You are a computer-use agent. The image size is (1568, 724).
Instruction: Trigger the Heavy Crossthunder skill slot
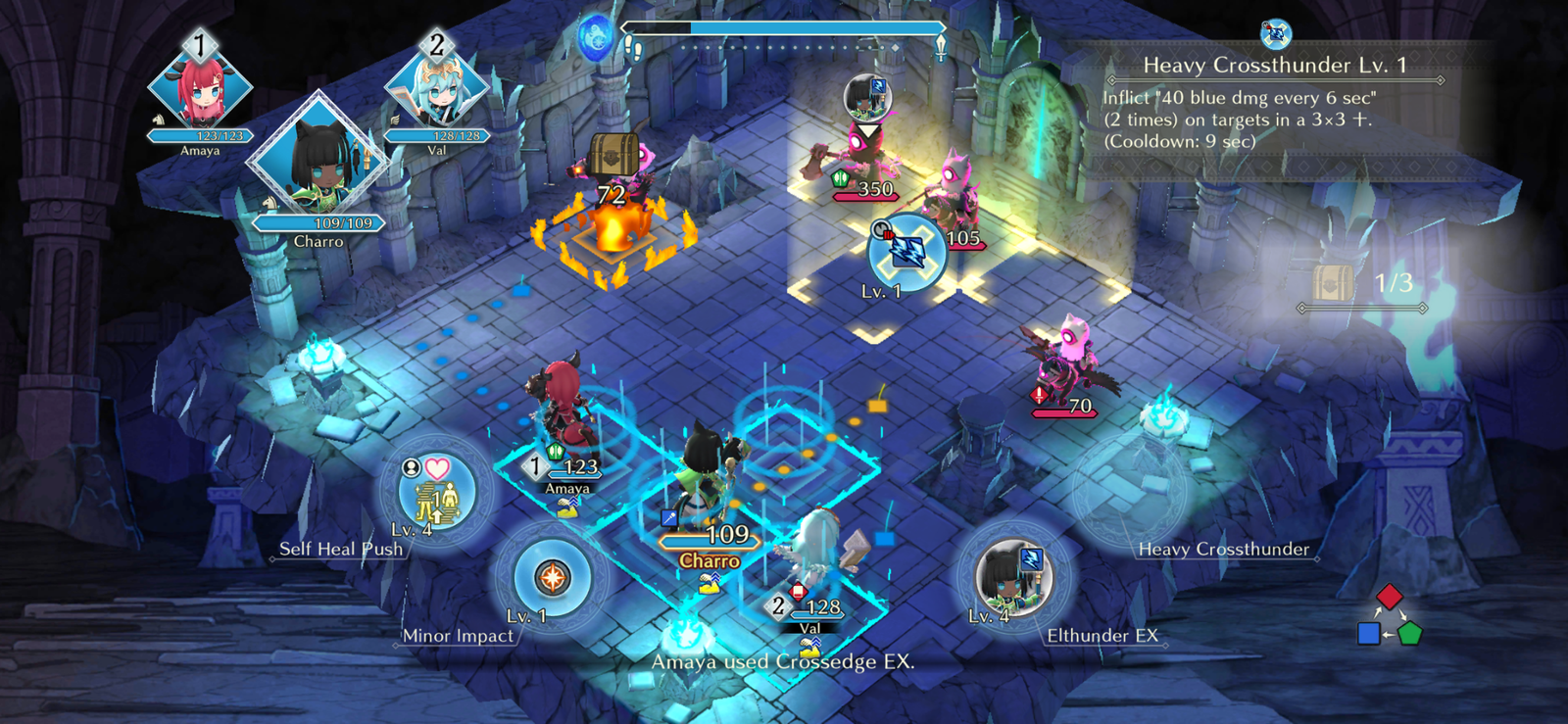(1130, 491)
